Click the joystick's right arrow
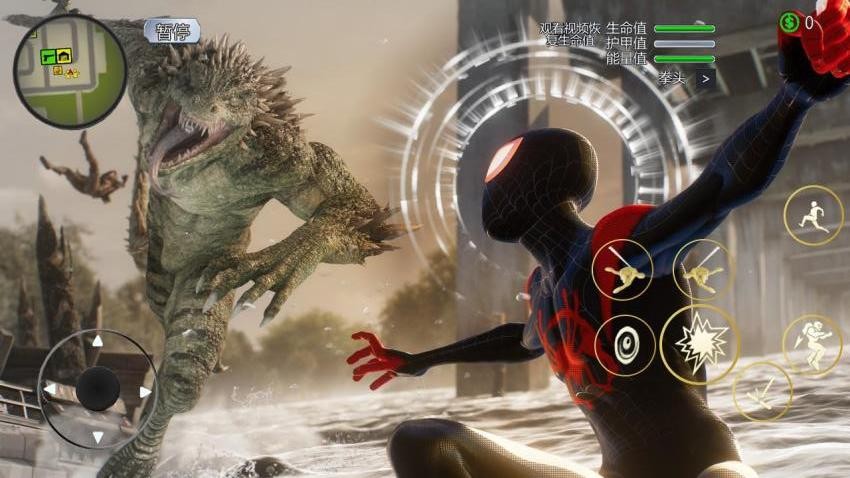The height and width of the screenshot is (478, 850). pyautogui.click(x=145, y=391)
